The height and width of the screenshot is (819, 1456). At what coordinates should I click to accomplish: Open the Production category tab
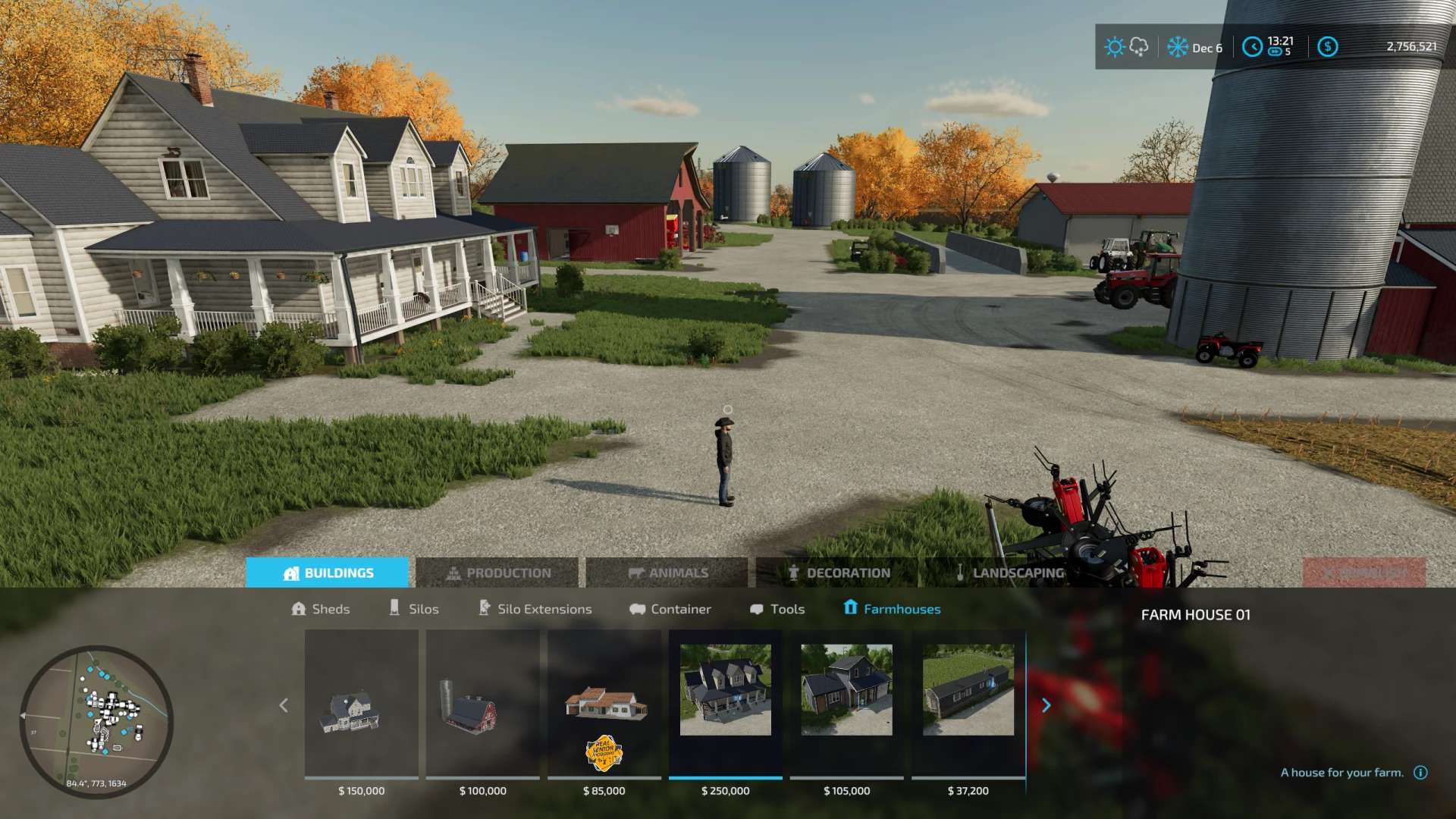pyautogui.click(x=498, y=573)
